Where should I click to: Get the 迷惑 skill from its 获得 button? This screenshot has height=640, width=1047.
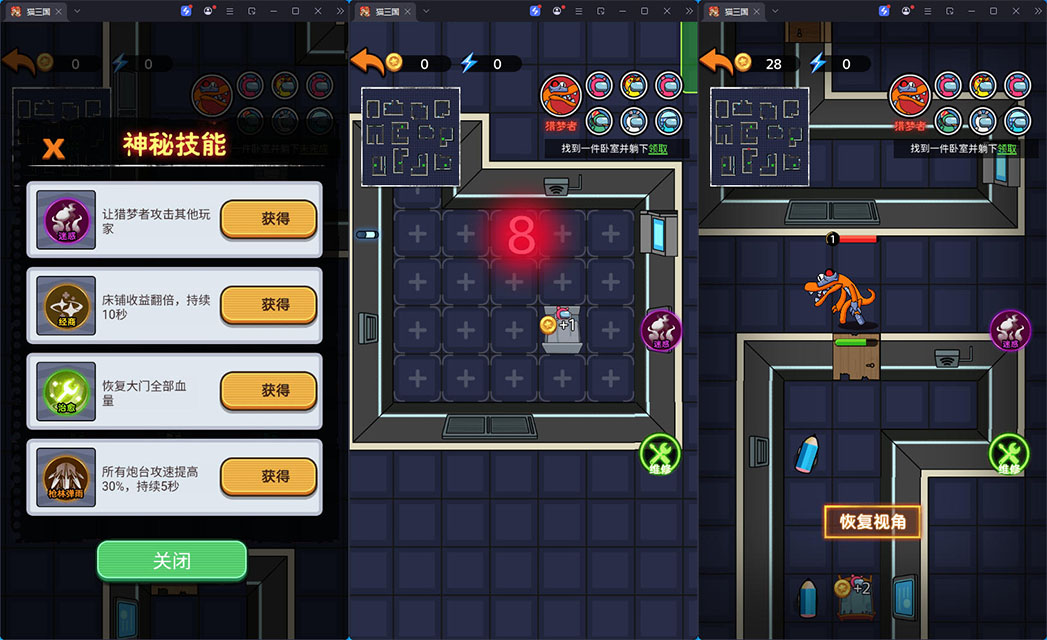pyautogui.click(x=268, y=219)
